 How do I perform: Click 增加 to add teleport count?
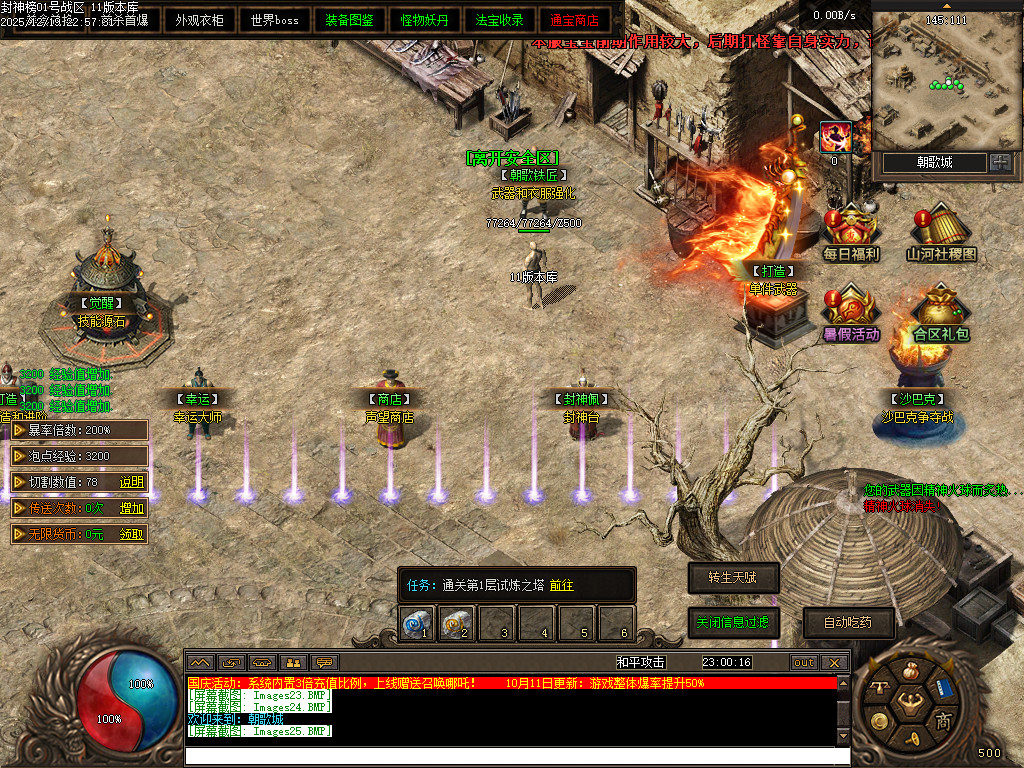click(132, 508)
